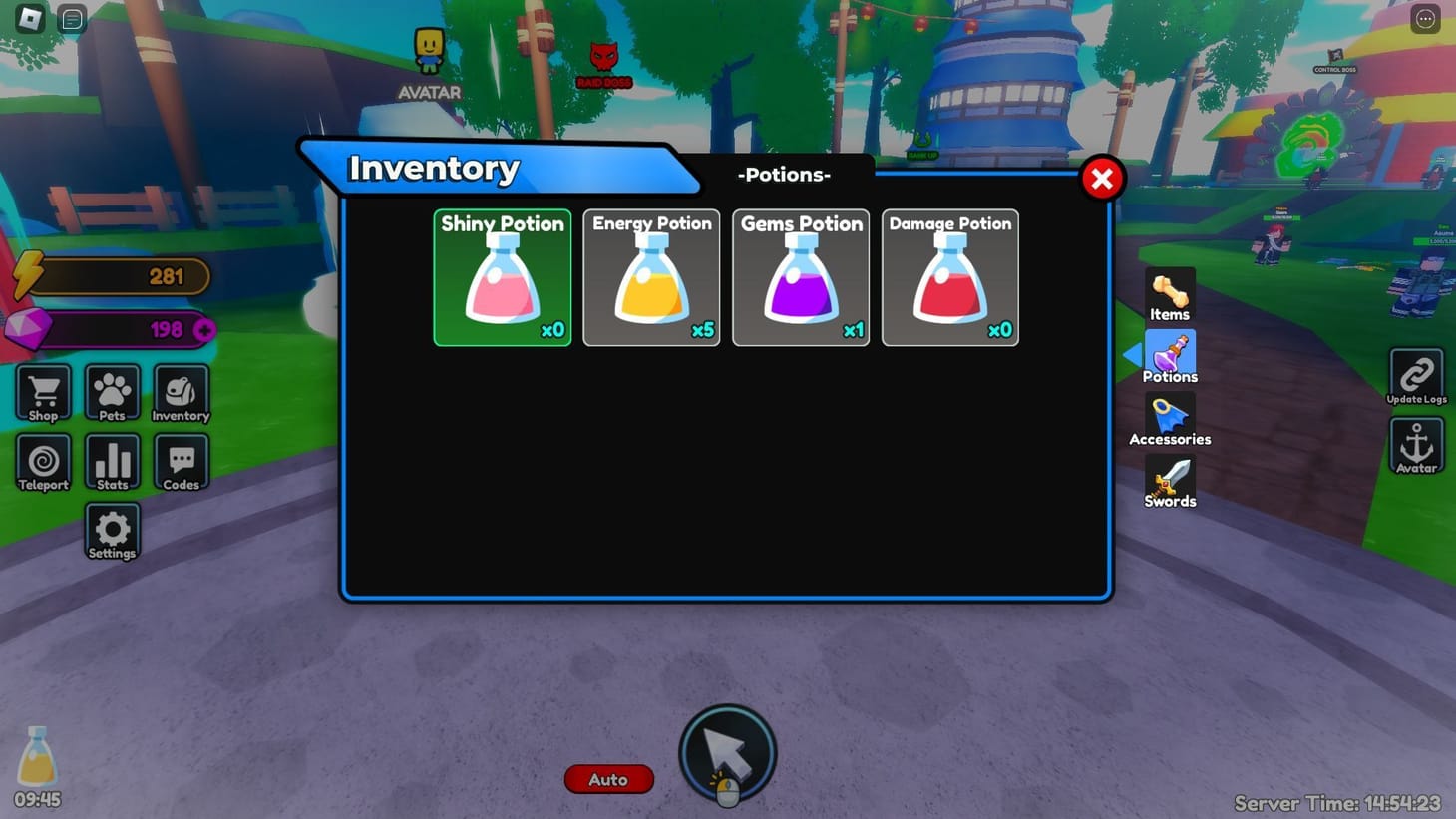
Task: Switch to the Items tab
Action: pyautogui.click(x=1169, y=294)
